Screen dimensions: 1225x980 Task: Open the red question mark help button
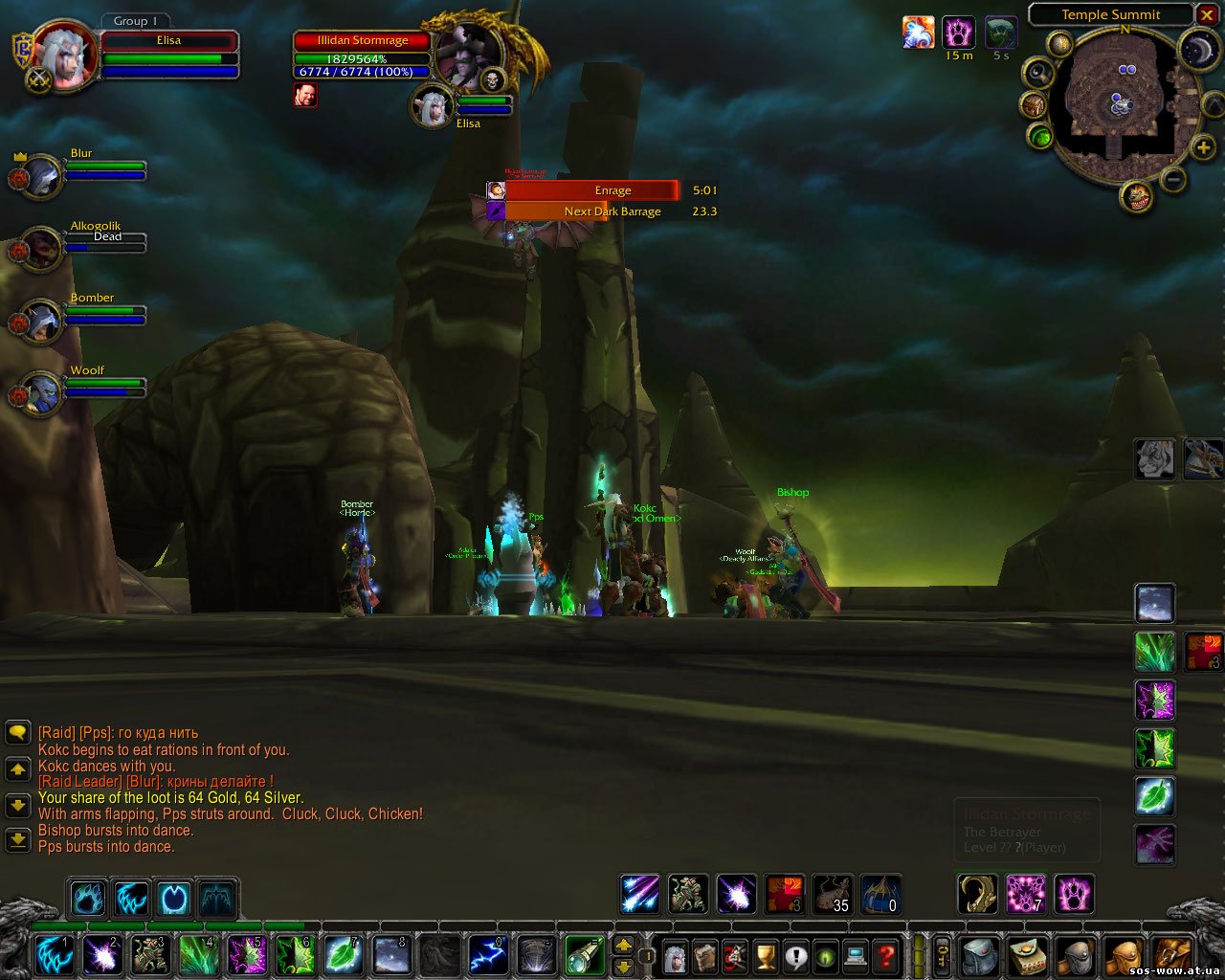pos(887,955)
